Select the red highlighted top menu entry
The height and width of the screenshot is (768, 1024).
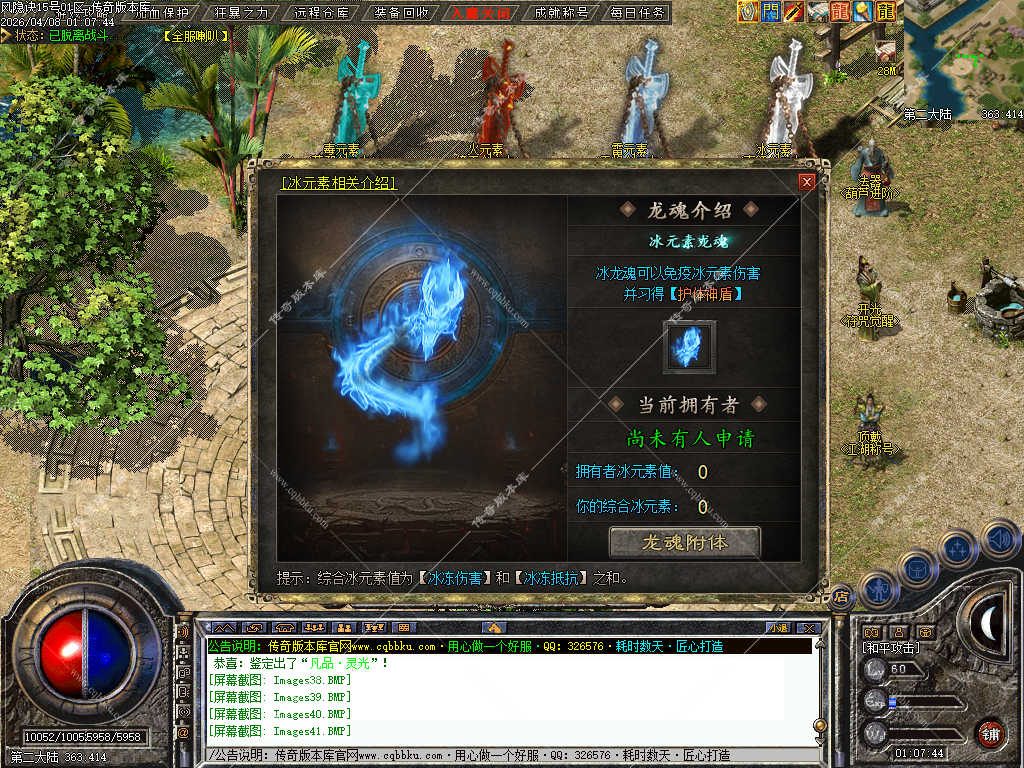(x=480, y=13)
